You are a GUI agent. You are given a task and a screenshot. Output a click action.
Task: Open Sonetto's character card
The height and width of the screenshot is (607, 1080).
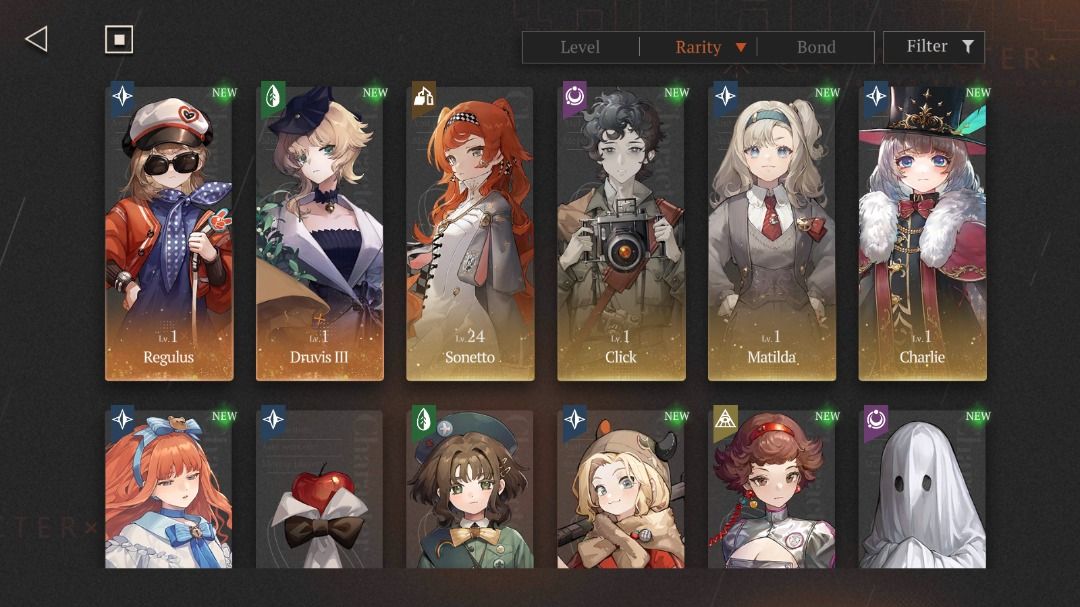pos(470,233)
